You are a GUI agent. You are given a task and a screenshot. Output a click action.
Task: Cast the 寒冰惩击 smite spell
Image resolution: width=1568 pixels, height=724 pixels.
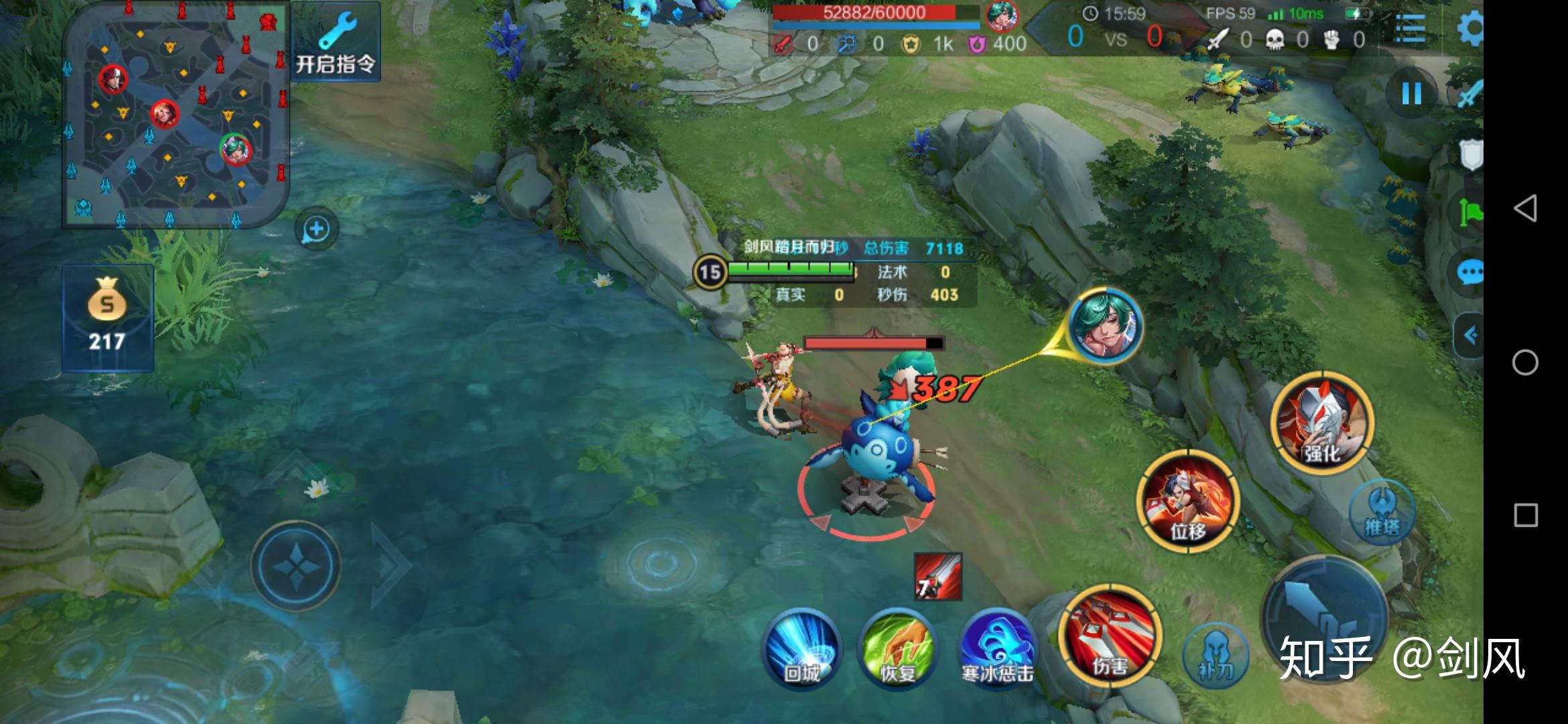996,648
